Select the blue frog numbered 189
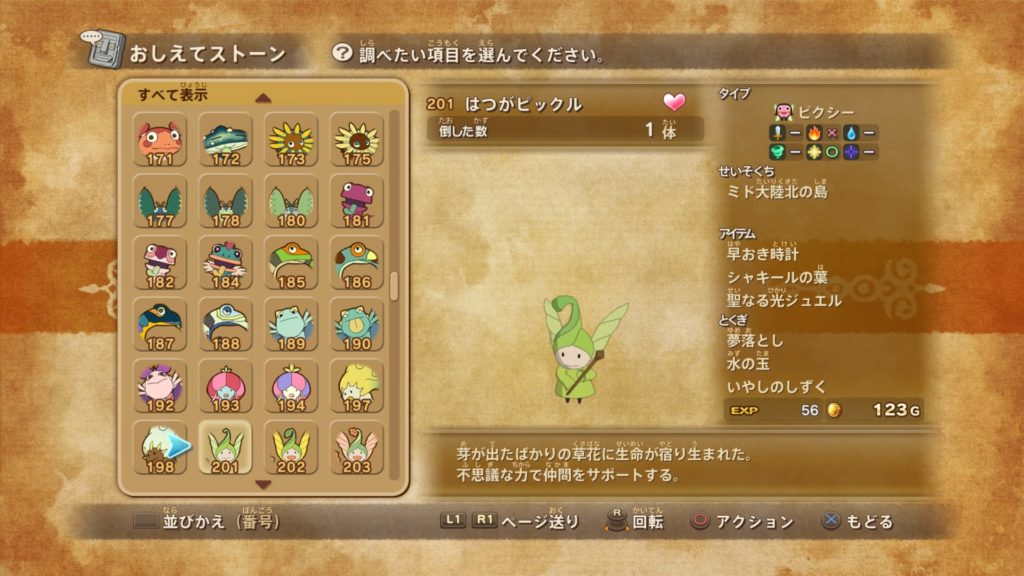This screenshot has height=576, width=1024. click(x=290, y=323)
